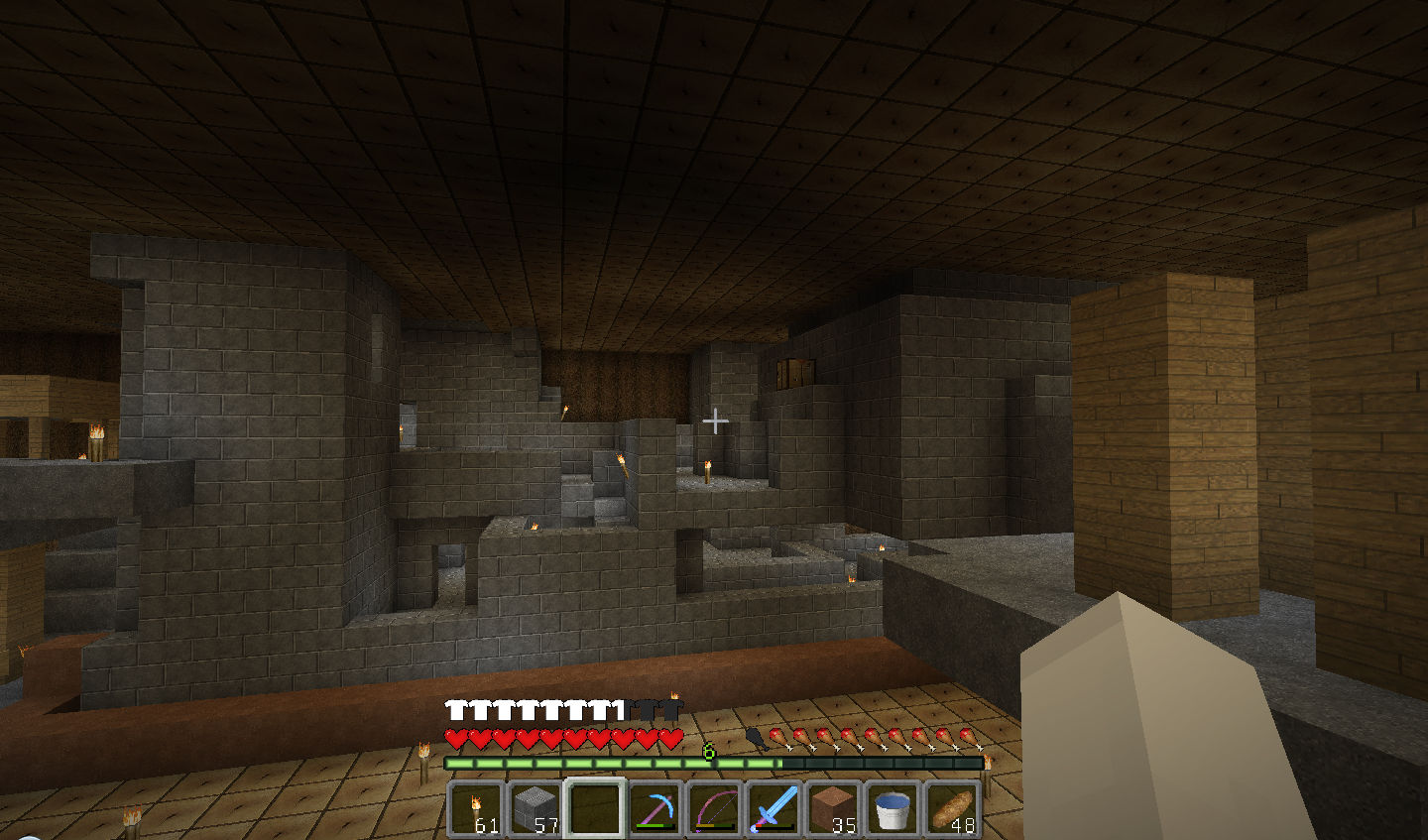Choose the diamond pickaxe slot

654,808
